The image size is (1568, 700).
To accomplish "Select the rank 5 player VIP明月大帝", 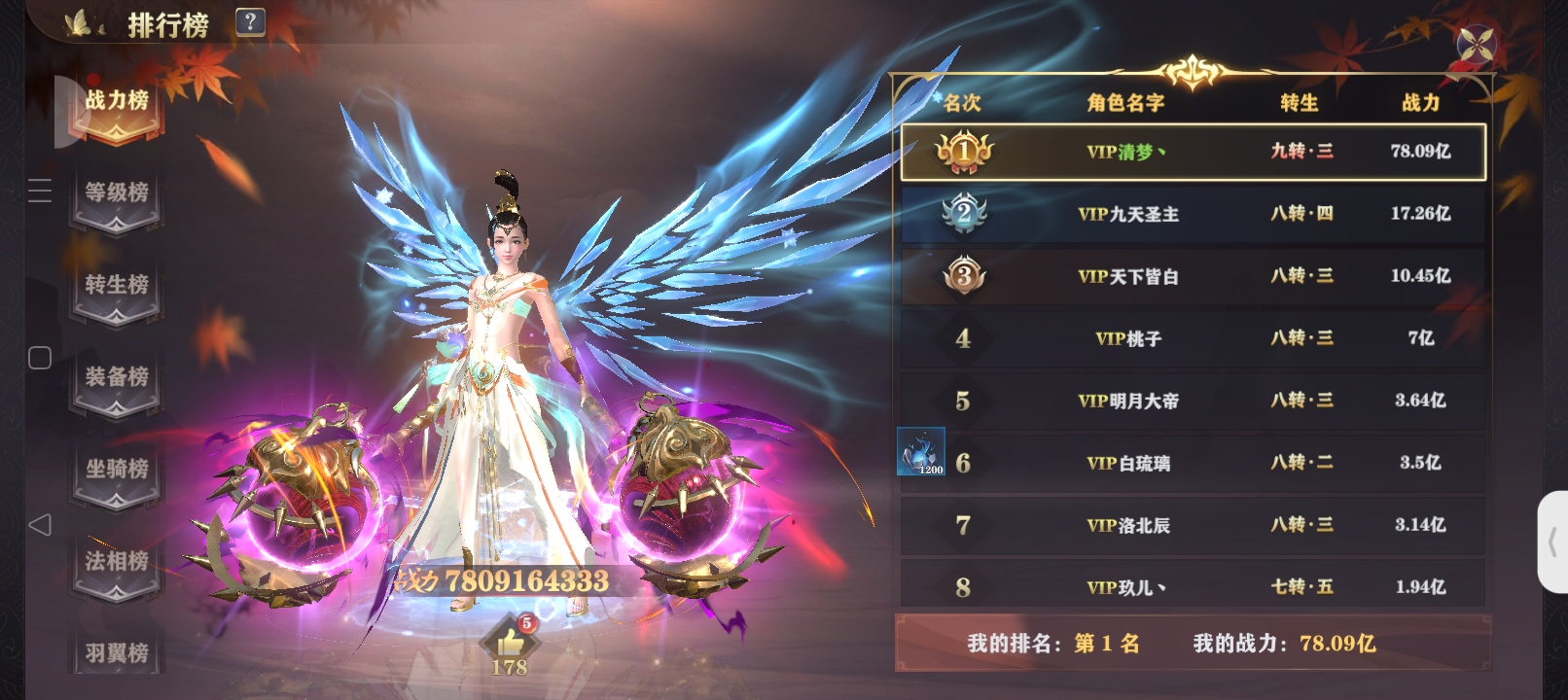I will (x=1193, y=401).
